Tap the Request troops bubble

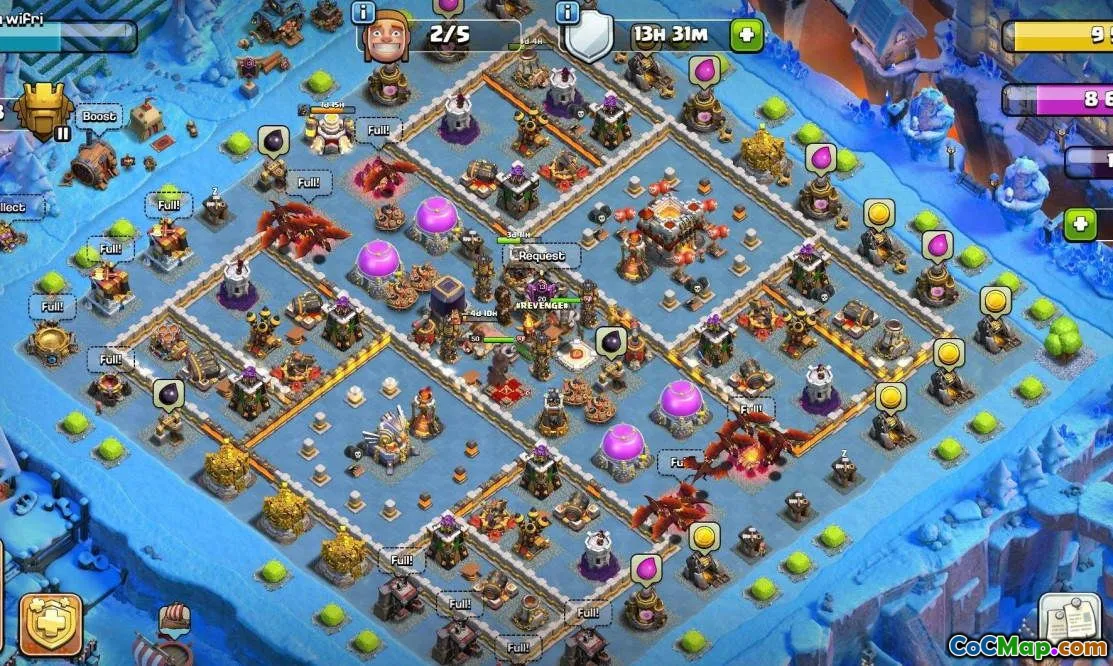pos(541,255)
